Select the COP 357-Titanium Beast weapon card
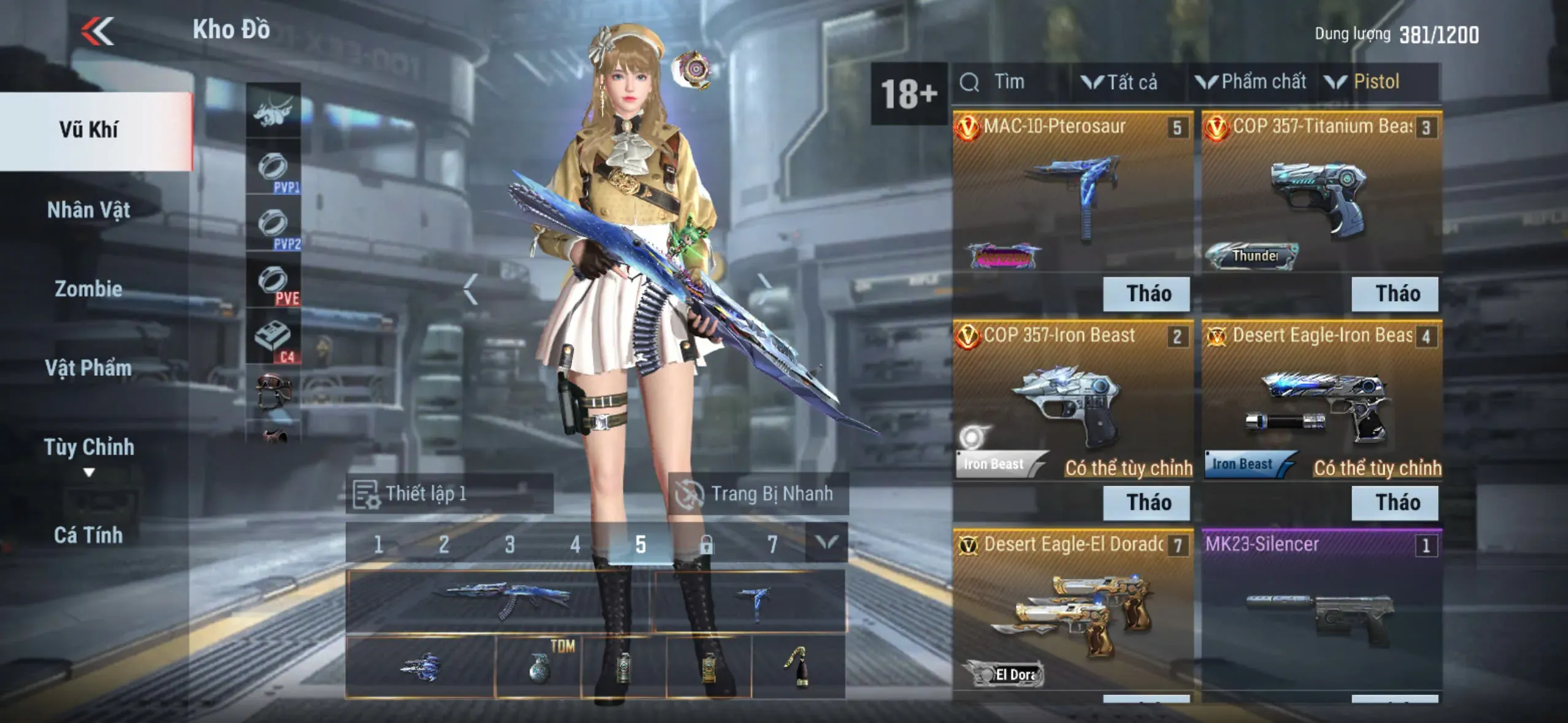 [x=1321, y=190]
